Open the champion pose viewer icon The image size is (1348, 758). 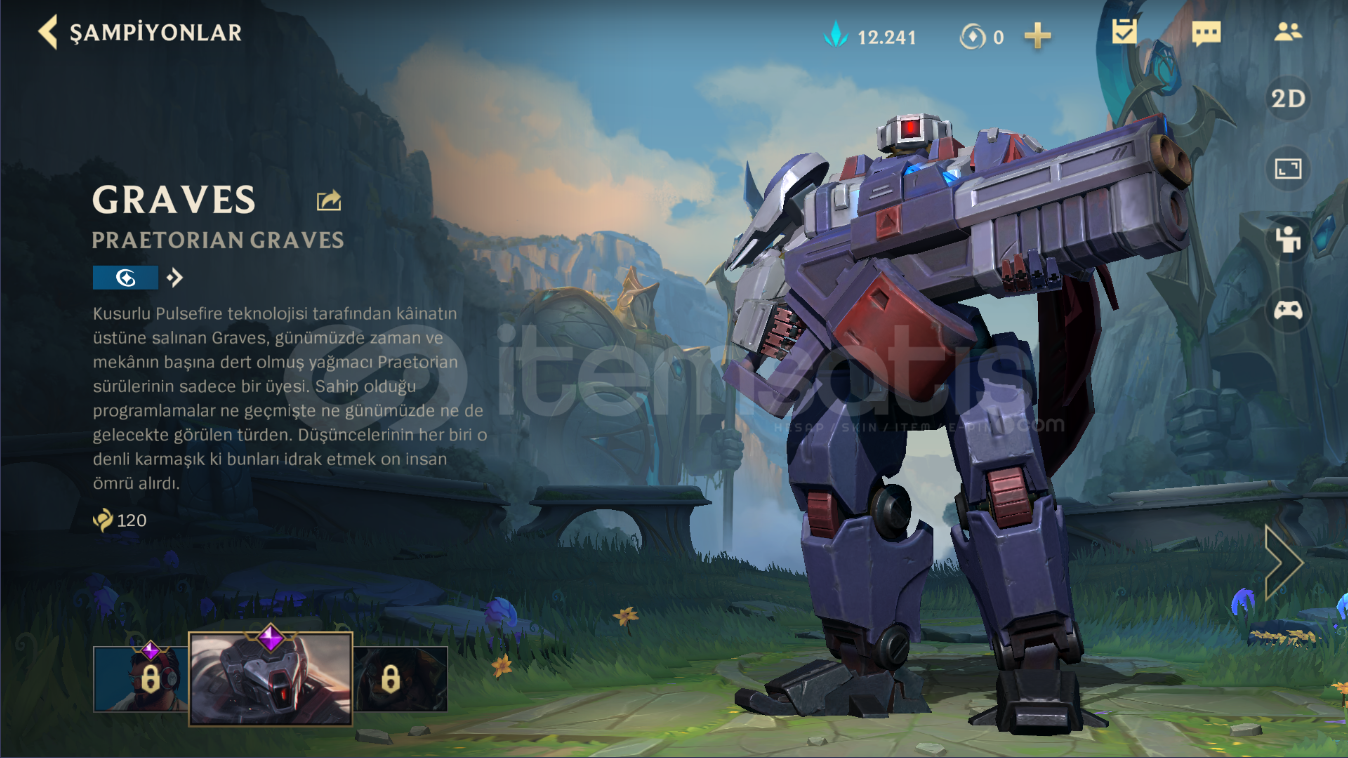point(1287,240)
